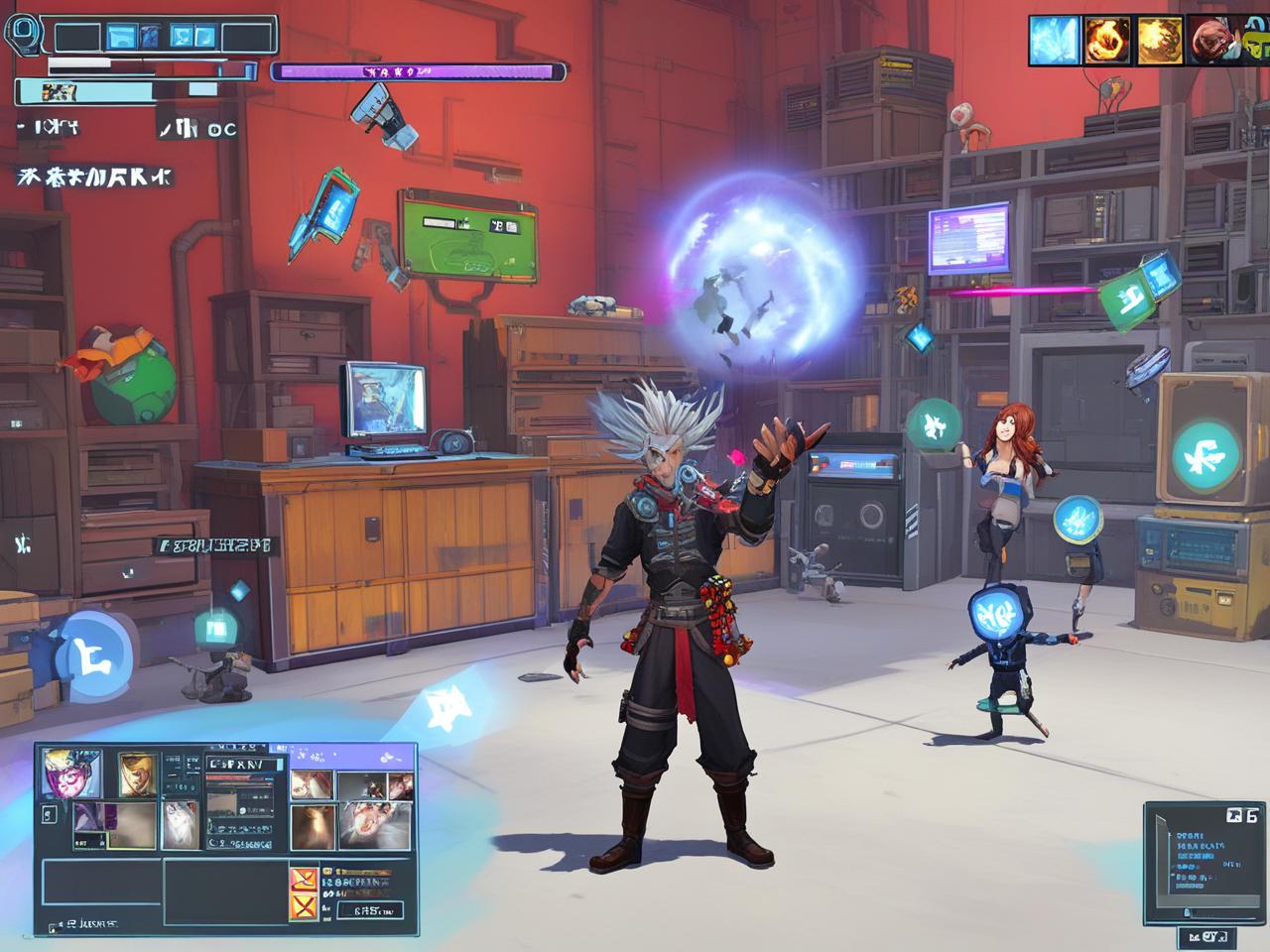This screenshot has height=952, width=1270.
Task: Select the blonde hero portrait
Action: click(x=138, y=774)
